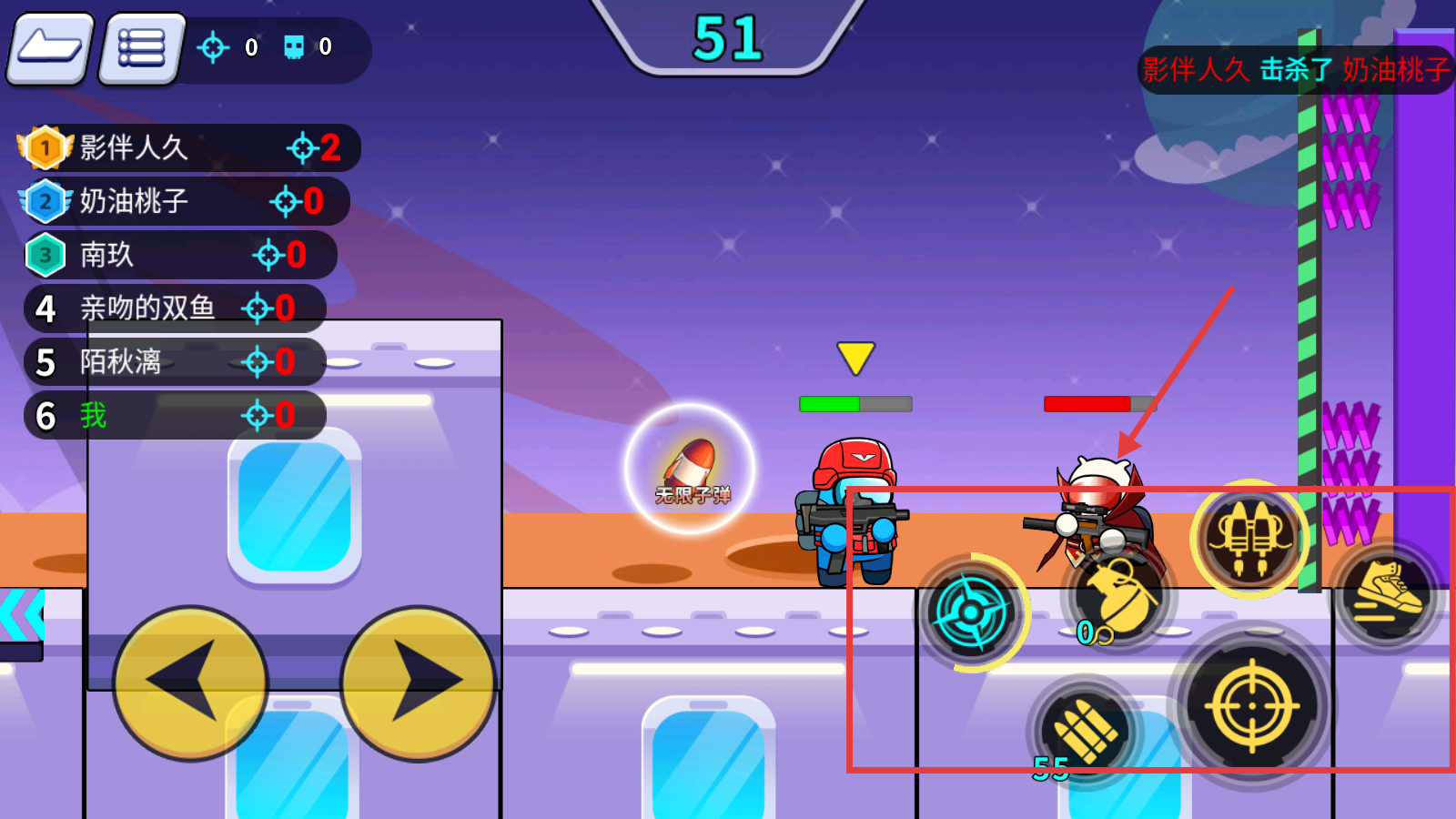Screen dimensions: 1456x819
Task: Move right with the yellow arrow button
Action: click(x=418, y=682)
